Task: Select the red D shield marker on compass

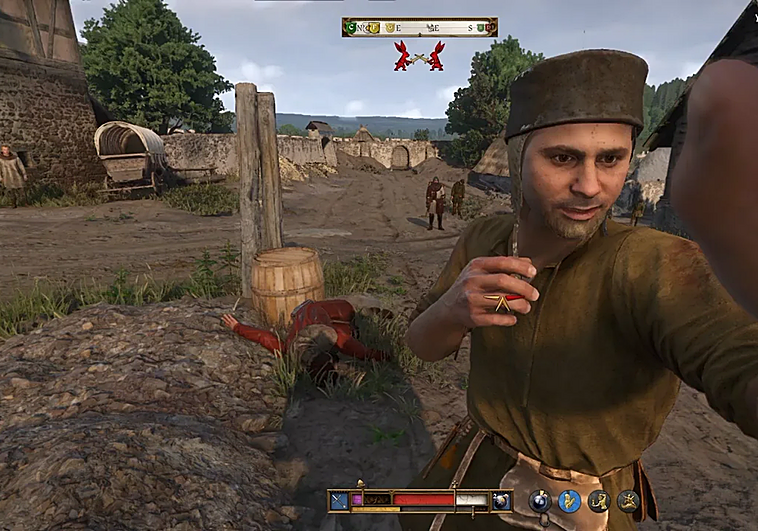Action: 489,27
